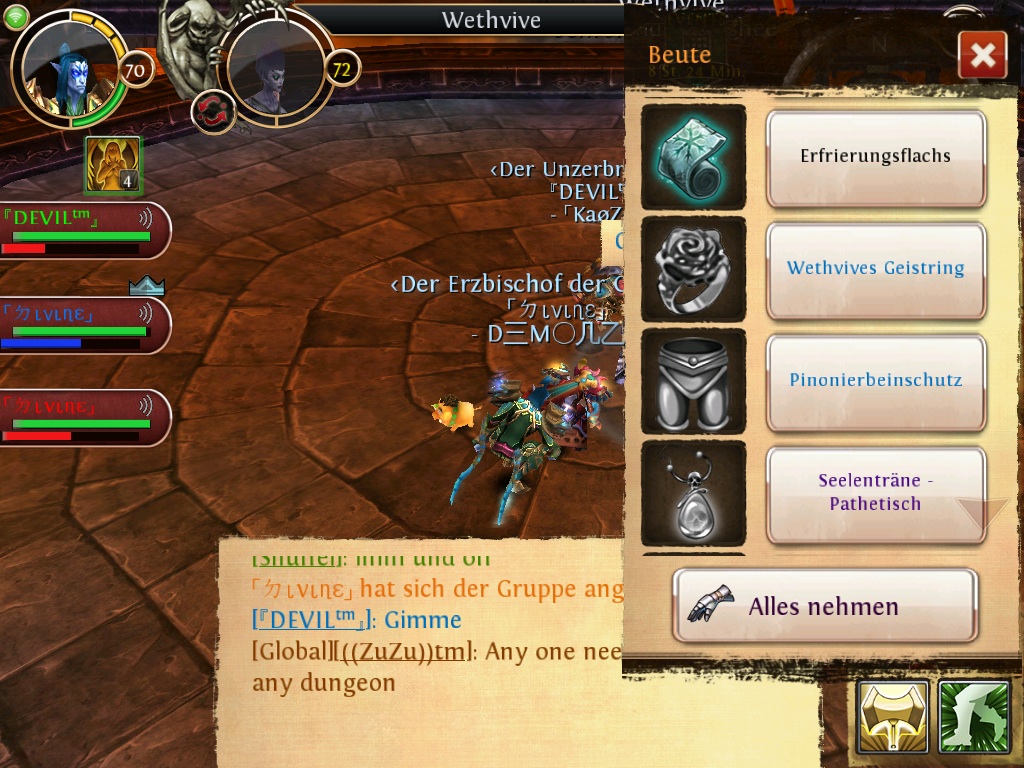This screenshot has width=1024, height=768.
Task: Click the red swap-target arrows icon
Action: point(213,112)
